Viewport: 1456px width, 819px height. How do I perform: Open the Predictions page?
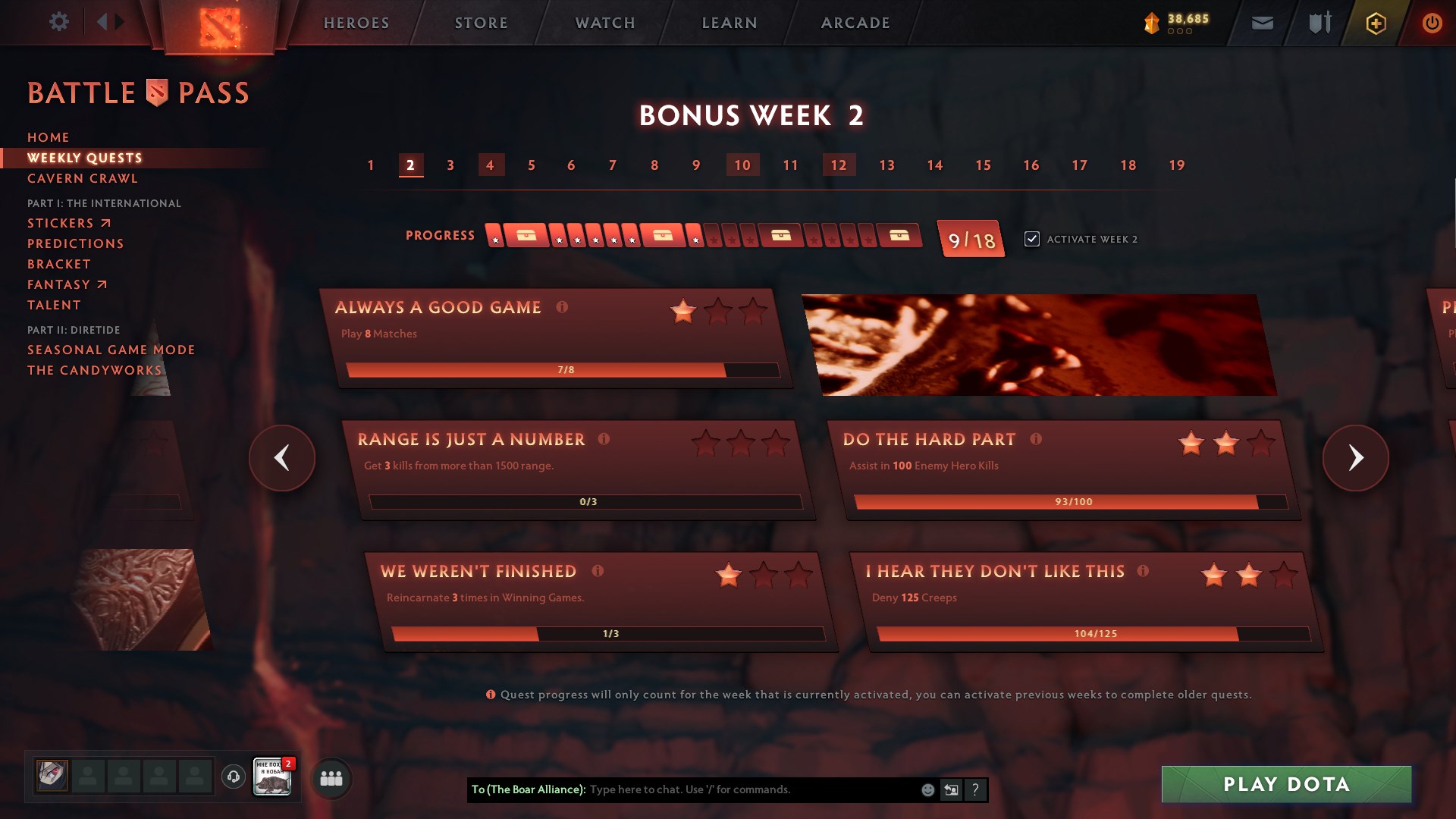click(x=75, y=243)
